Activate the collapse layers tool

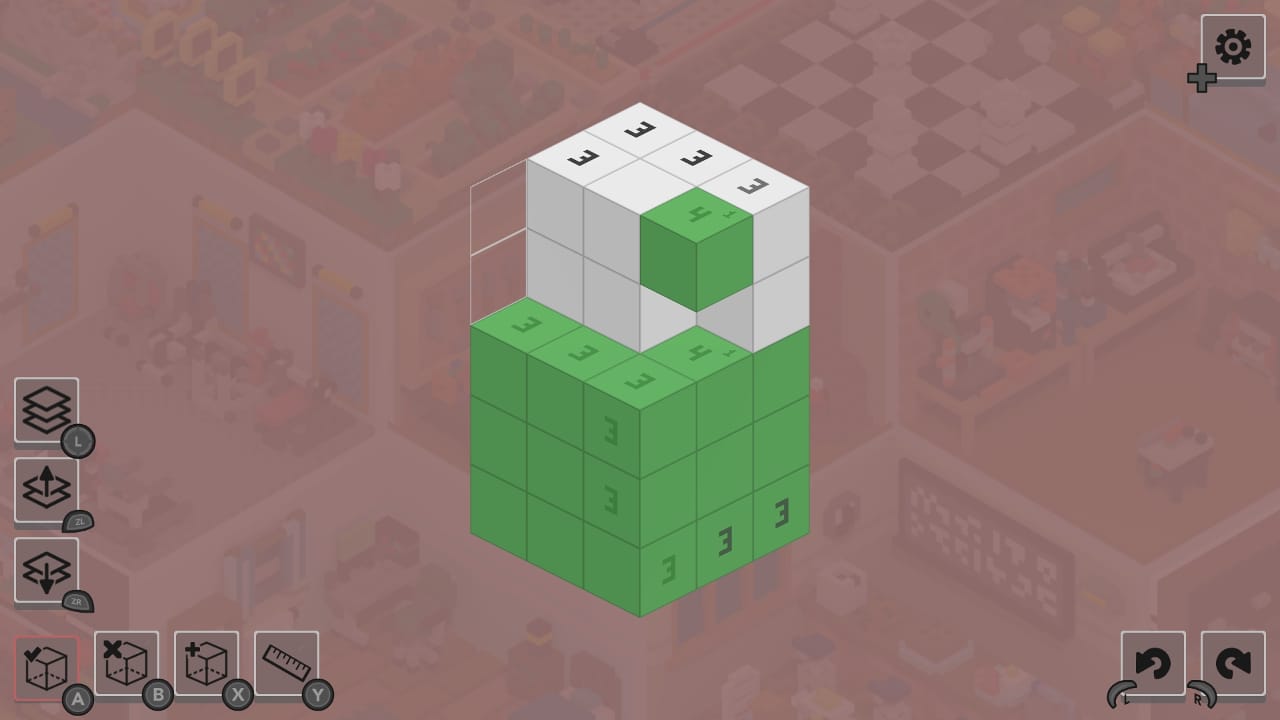tap(46, 570)
